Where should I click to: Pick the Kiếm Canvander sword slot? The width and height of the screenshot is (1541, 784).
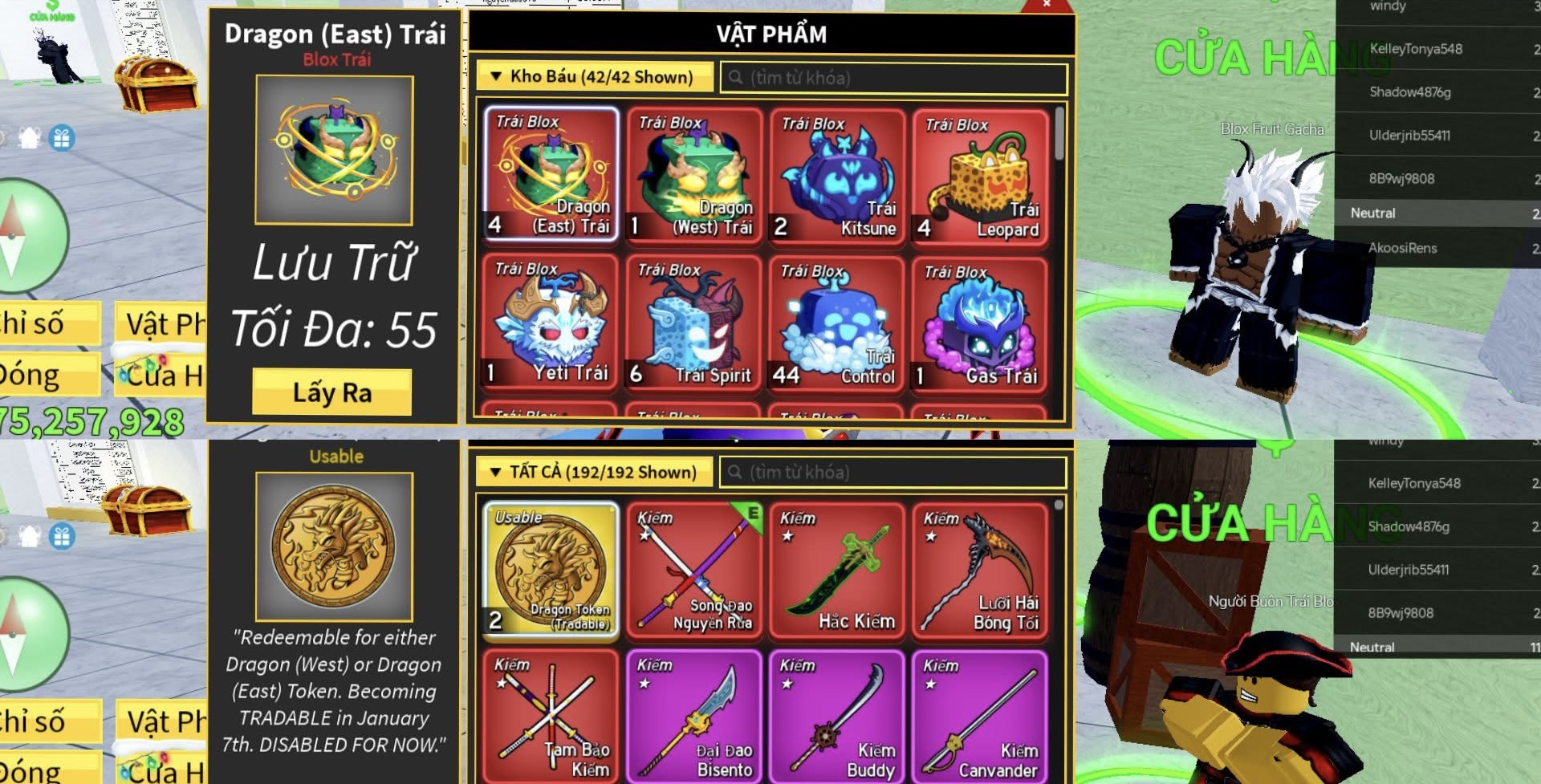coord(980,716)
